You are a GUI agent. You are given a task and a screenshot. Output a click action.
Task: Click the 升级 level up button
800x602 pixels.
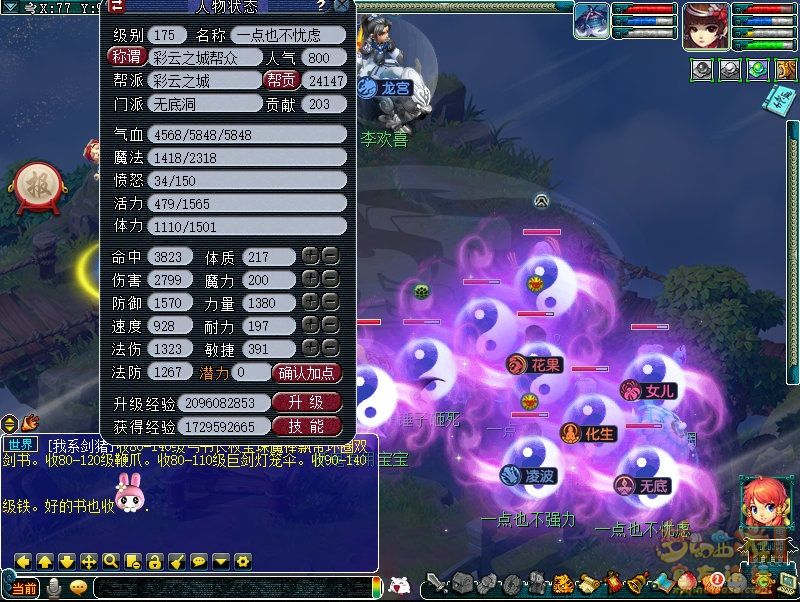(307, 402)
